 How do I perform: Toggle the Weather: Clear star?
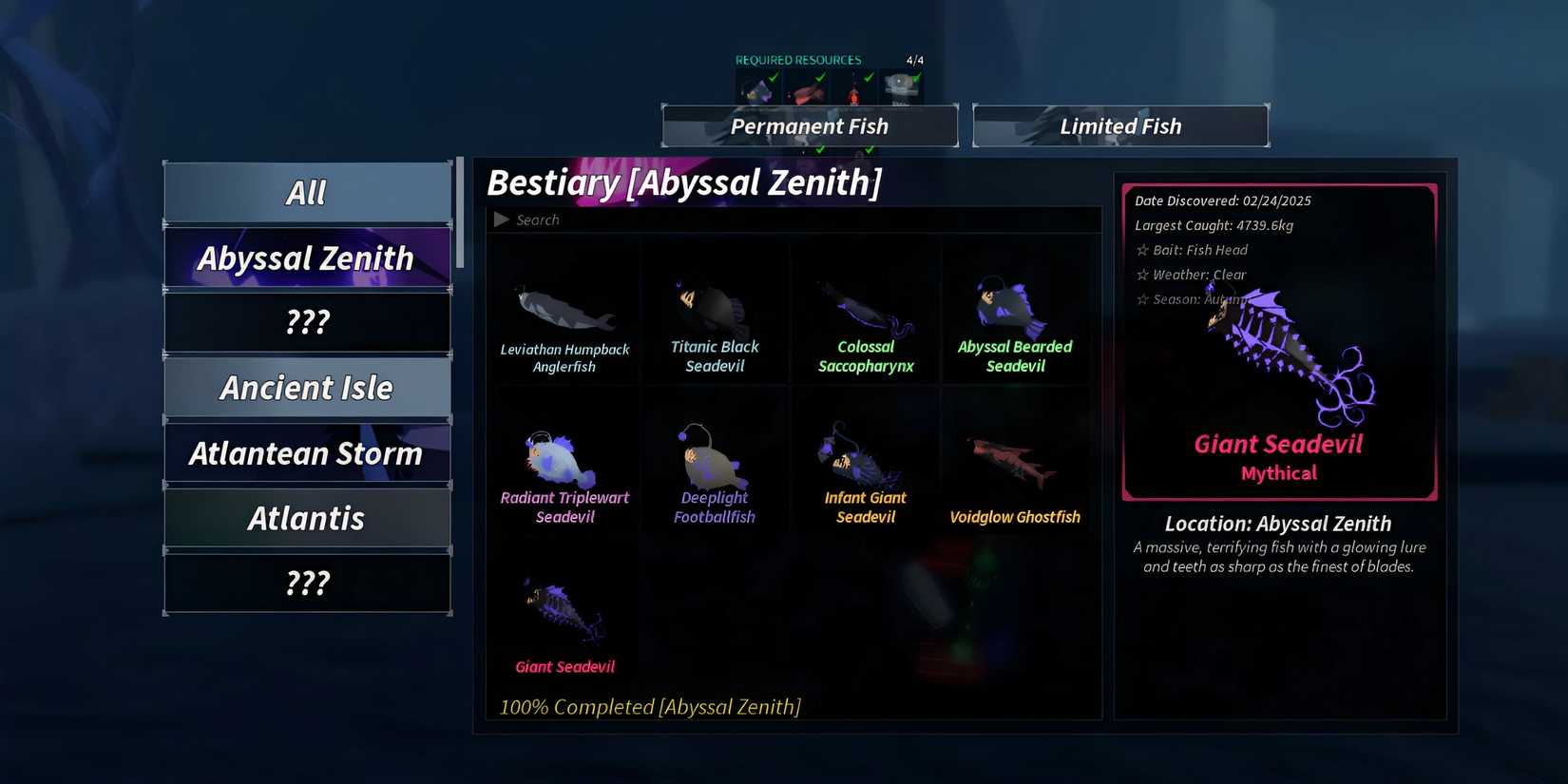coord(1141,274)
